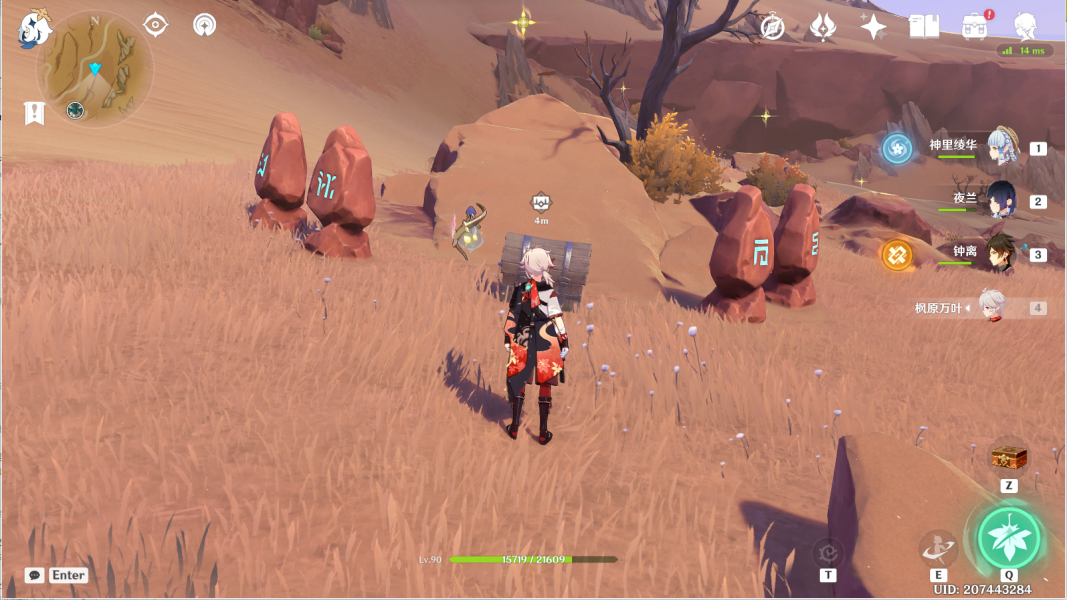This screenshot has height=600, width=1067.
Task: Open the backpack inventory icon
Action: 975,27
